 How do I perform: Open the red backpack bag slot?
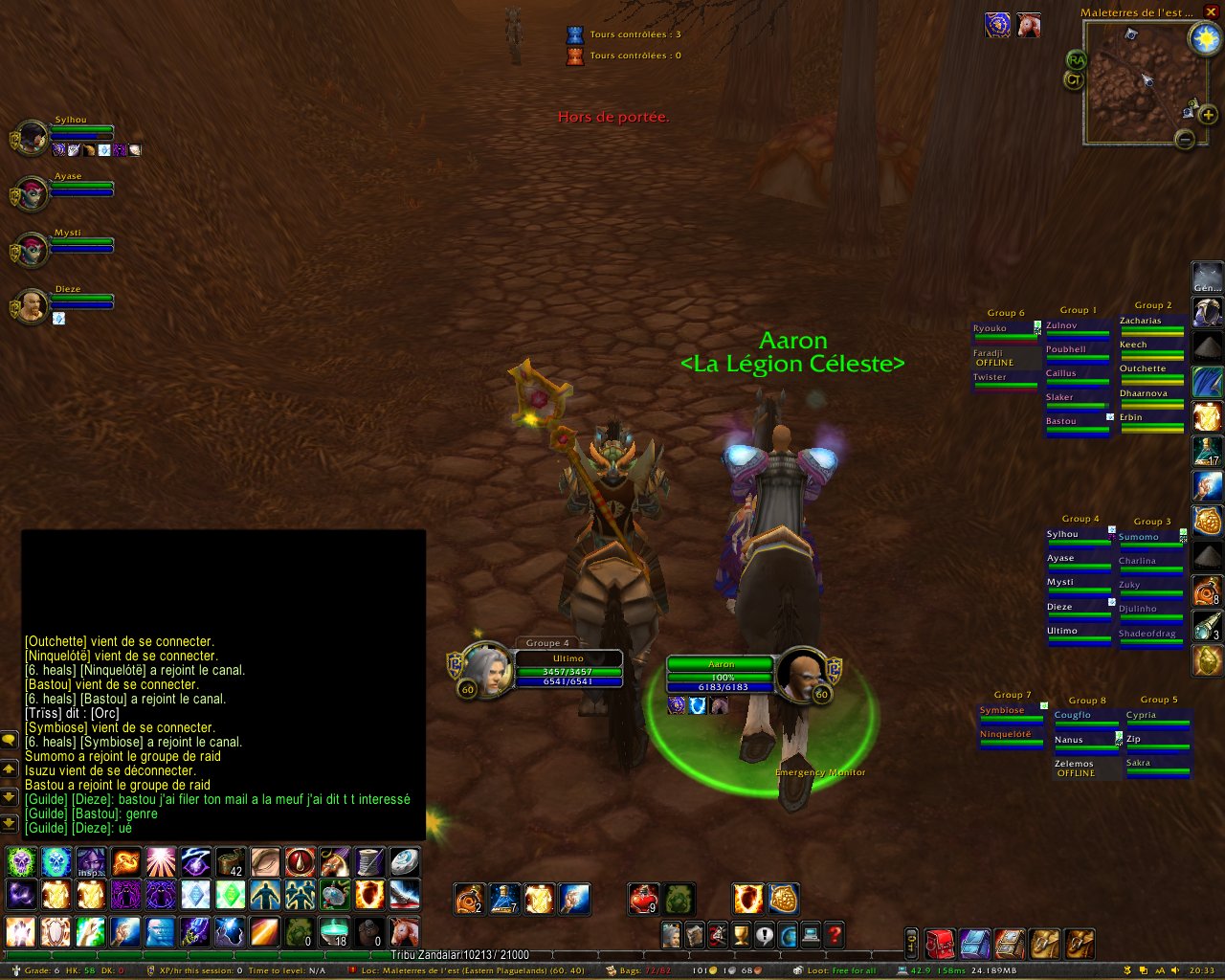(x=940, y=944)
